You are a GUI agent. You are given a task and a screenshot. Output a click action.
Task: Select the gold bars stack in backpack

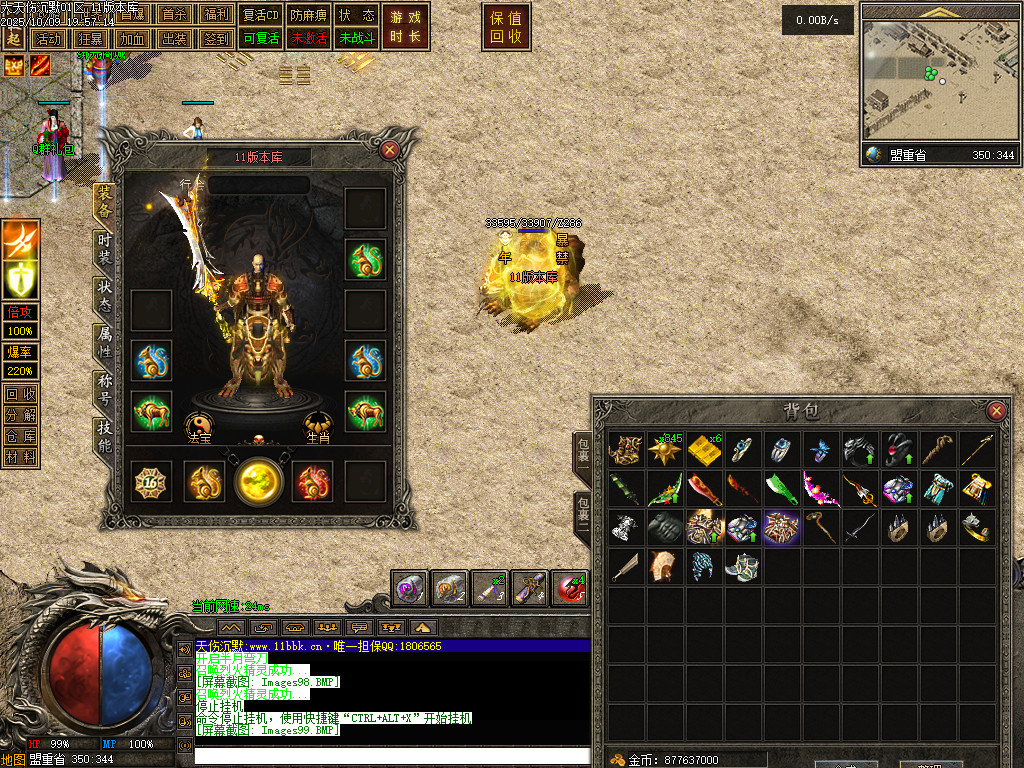pos(704,451)
